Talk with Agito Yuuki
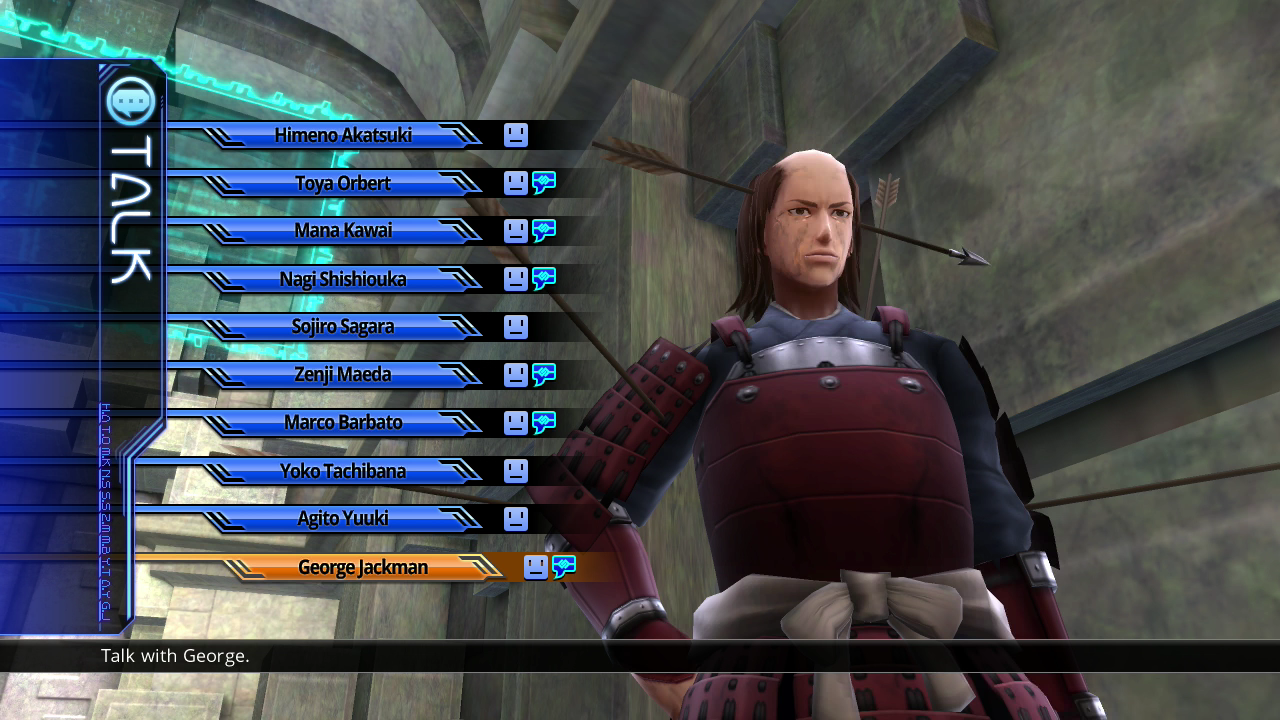 pyautogui.click(x=343, y=518)
